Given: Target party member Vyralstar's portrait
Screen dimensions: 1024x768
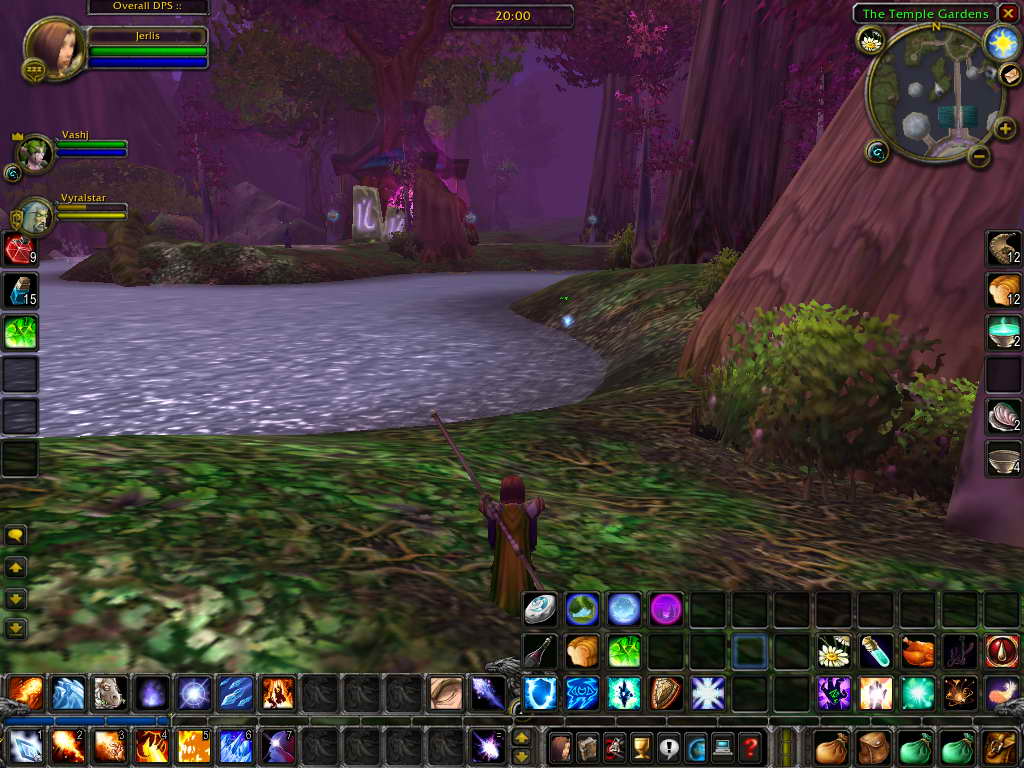Looking at the screenshot, I should pyautogui.click(x=36, y=215).
